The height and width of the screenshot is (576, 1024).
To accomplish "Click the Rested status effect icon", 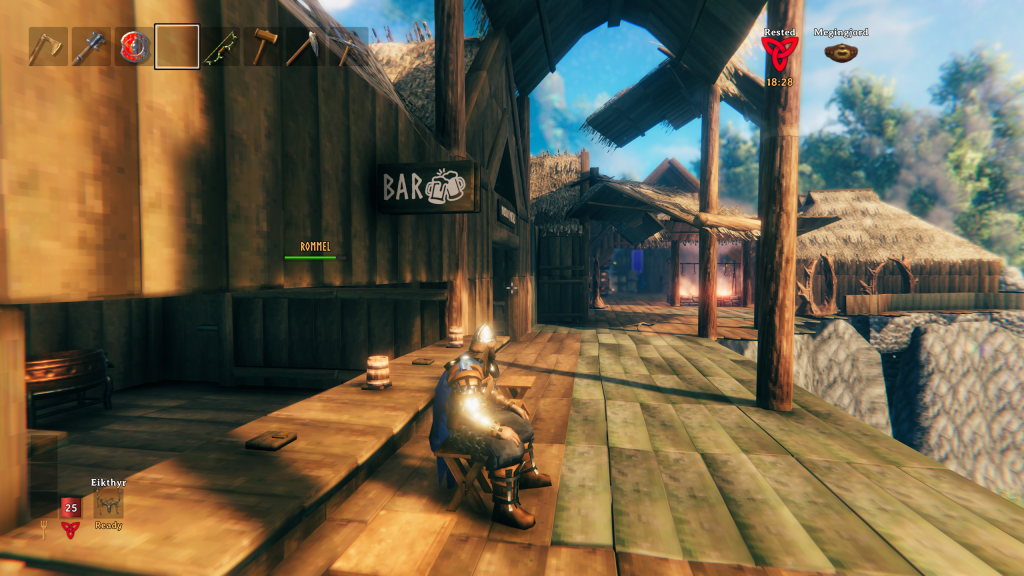I will coord(779,54).
